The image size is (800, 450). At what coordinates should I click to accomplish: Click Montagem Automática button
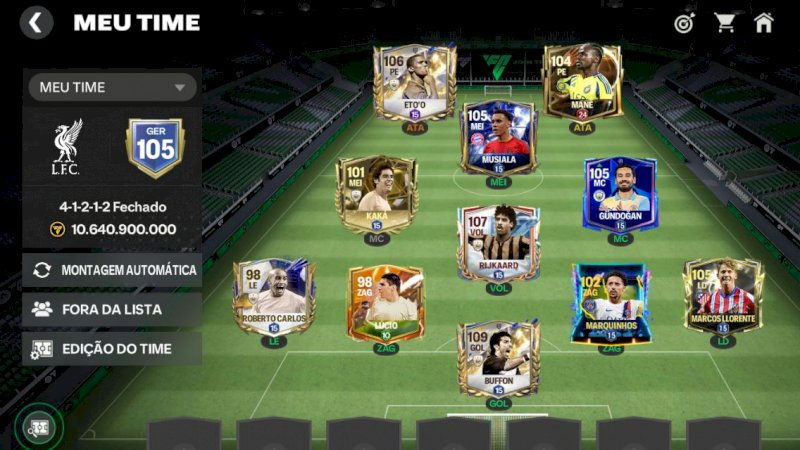click(112, 270)
